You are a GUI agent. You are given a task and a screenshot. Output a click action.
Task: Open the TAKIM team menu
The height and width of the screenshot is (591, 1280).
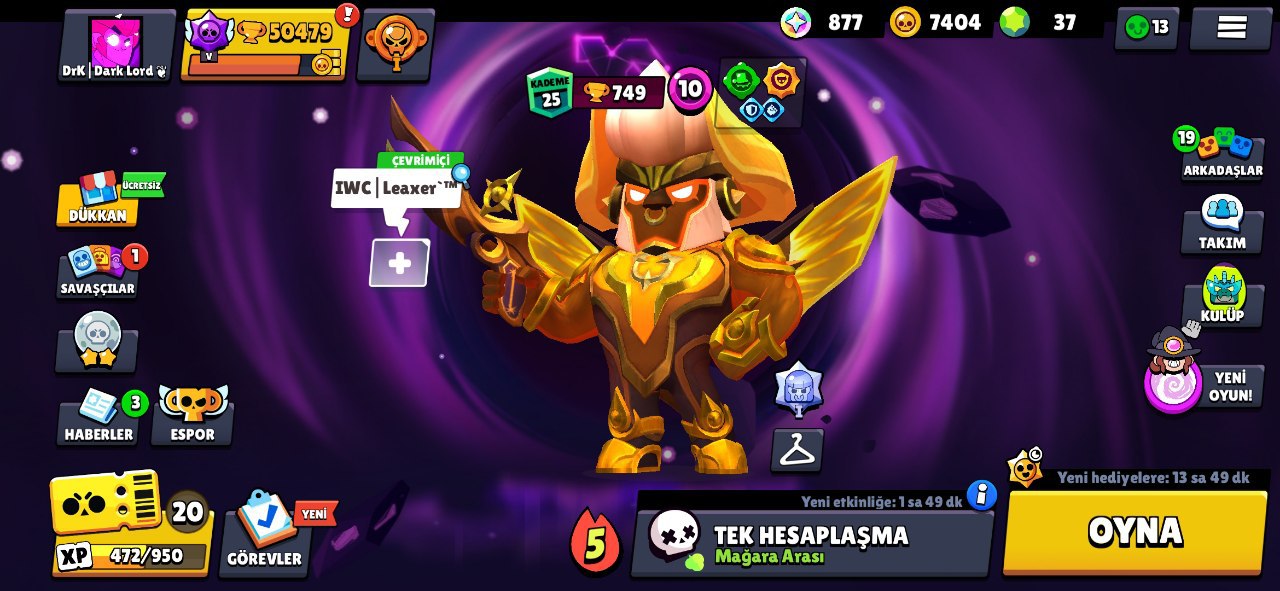(x=1222, y=224)
